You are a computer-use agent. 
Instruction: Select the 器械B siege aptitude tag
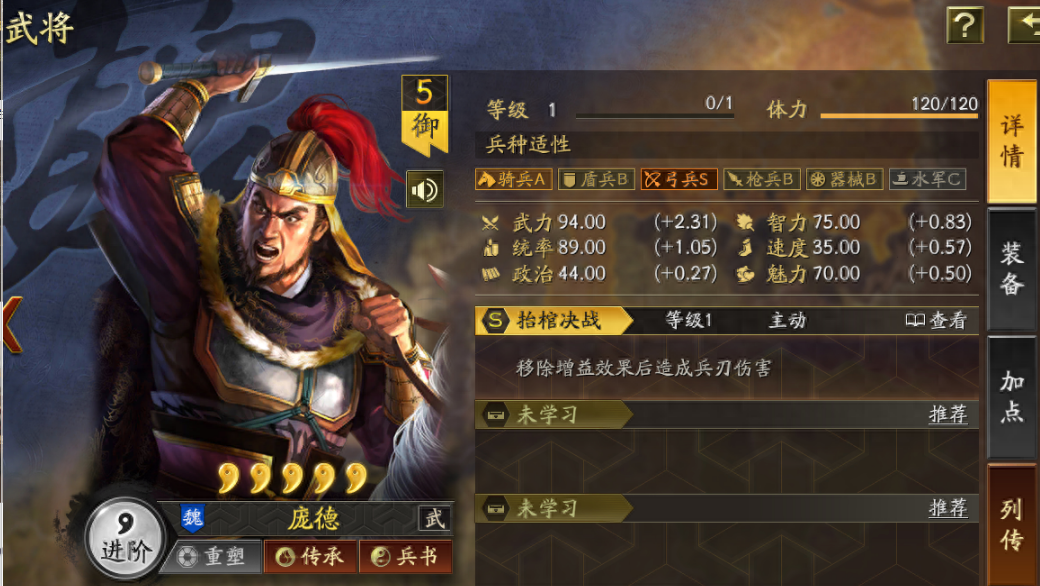pyautogui.click(x=845, y=179)
